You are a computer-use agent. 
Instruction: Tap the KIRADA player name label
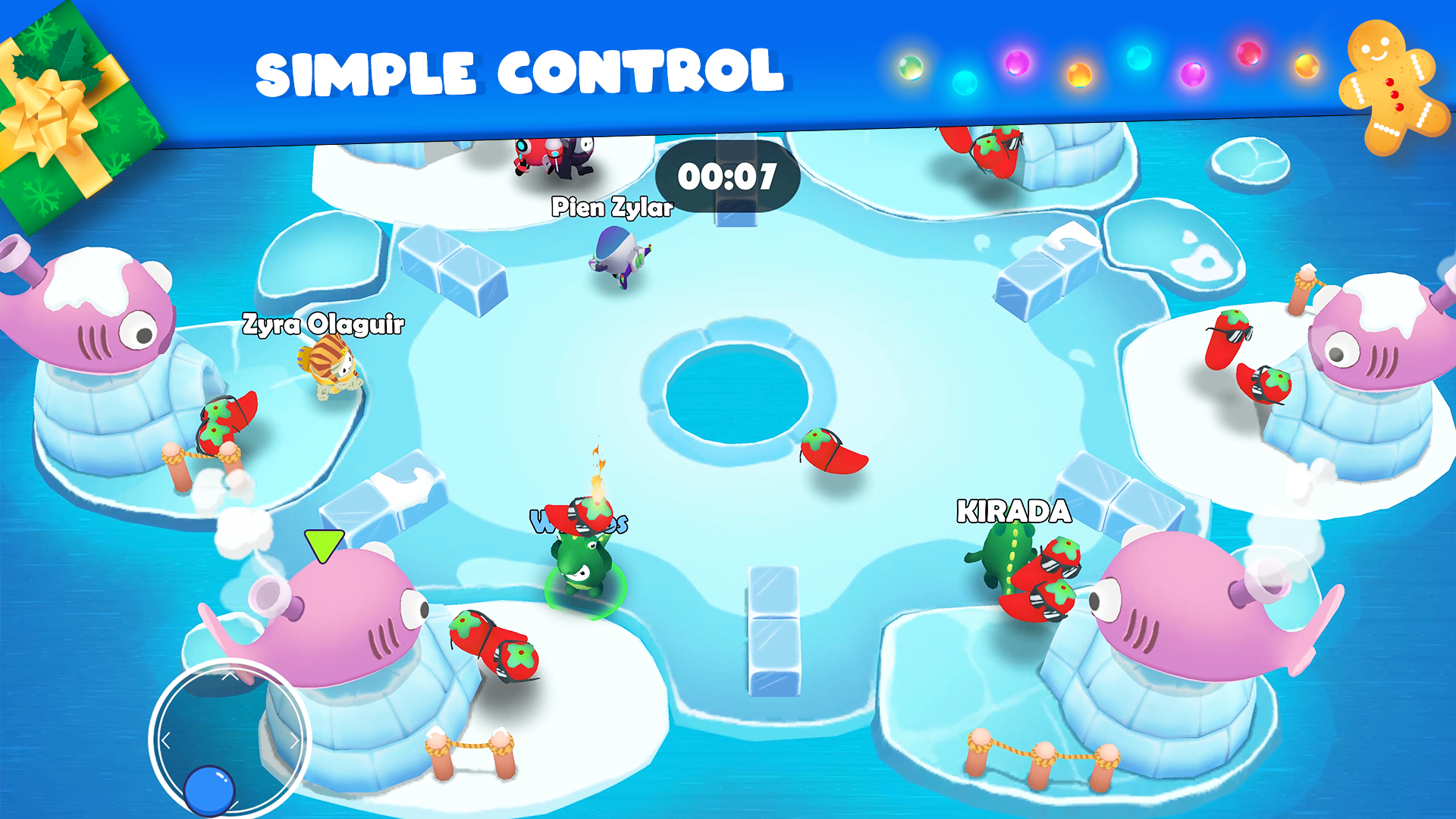(1014, 512)
